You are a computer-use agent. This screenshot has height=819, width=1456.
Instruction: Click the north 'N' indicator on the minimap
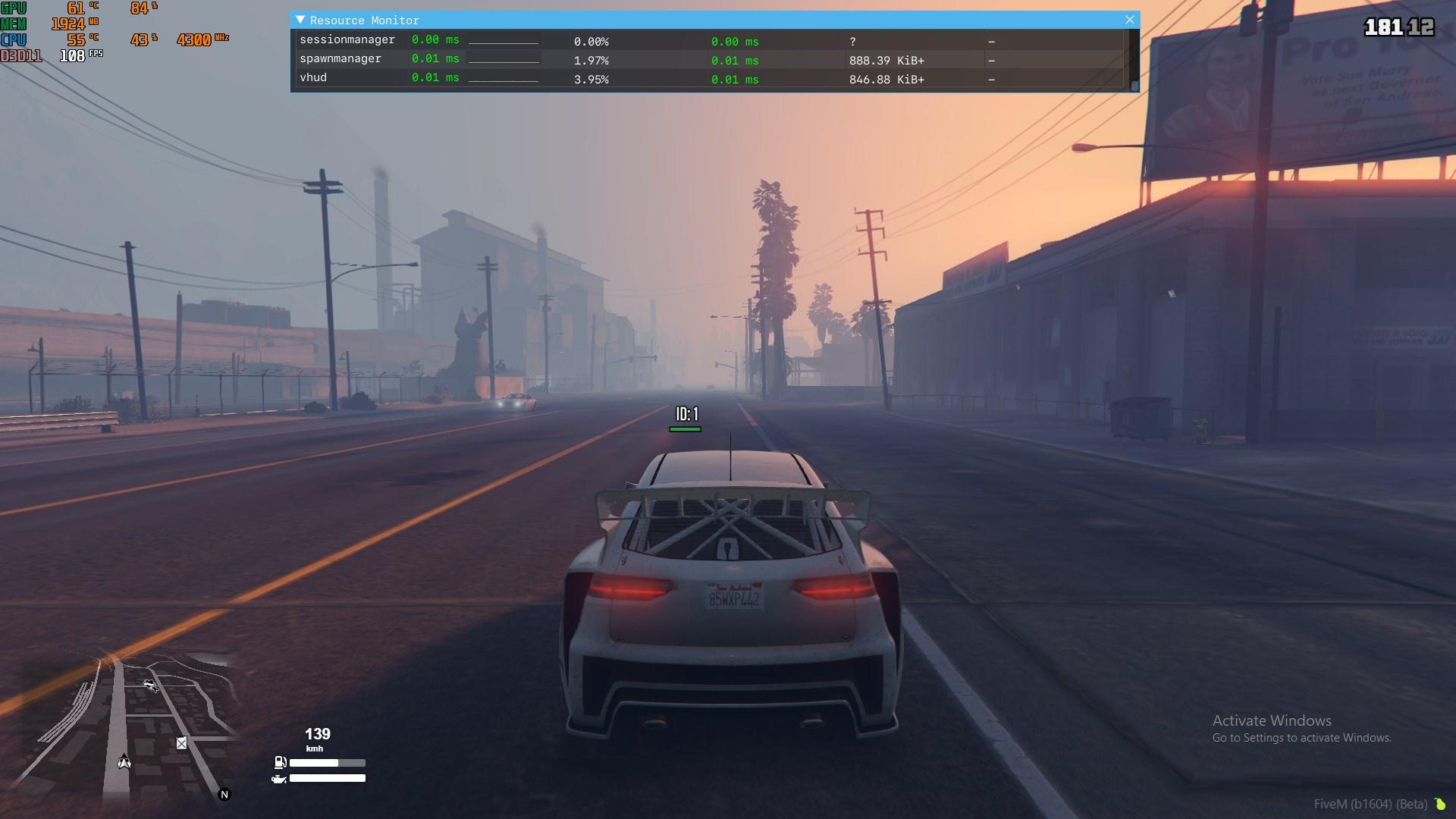point(224,794)
